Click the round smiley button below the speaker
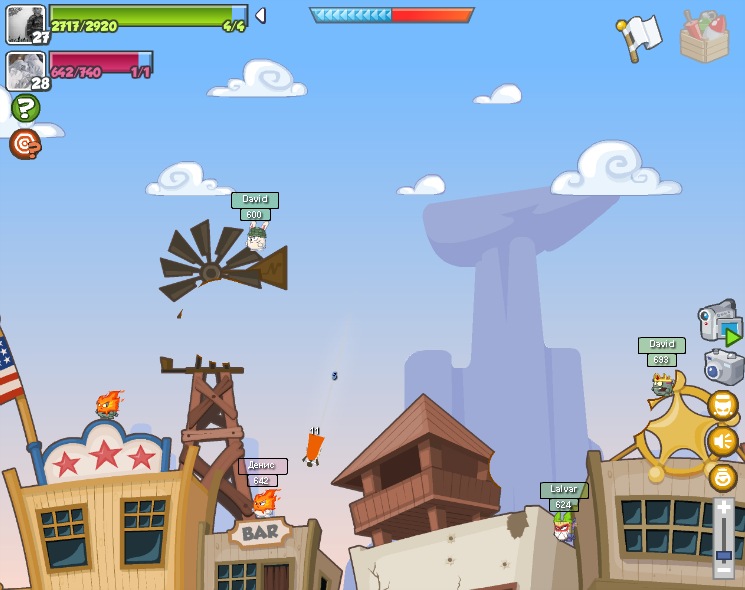This screenshot has width=745, height=590. pos(722,477)
